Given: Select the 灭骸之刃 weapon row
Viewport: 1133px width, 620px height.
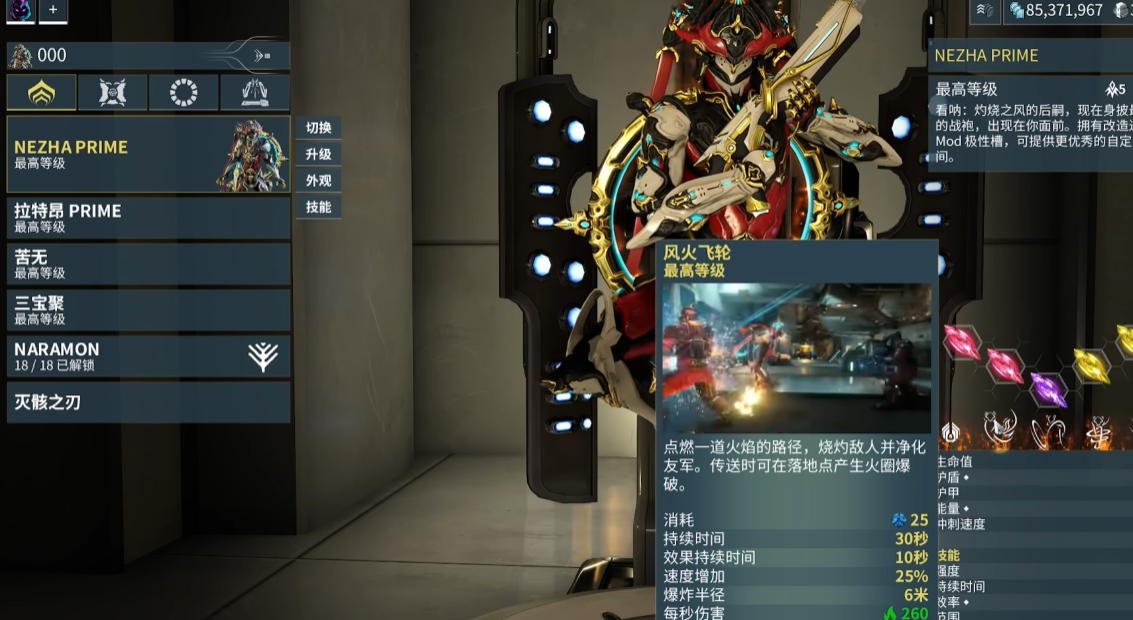Looking at the screenshot, I should point(148,402).
